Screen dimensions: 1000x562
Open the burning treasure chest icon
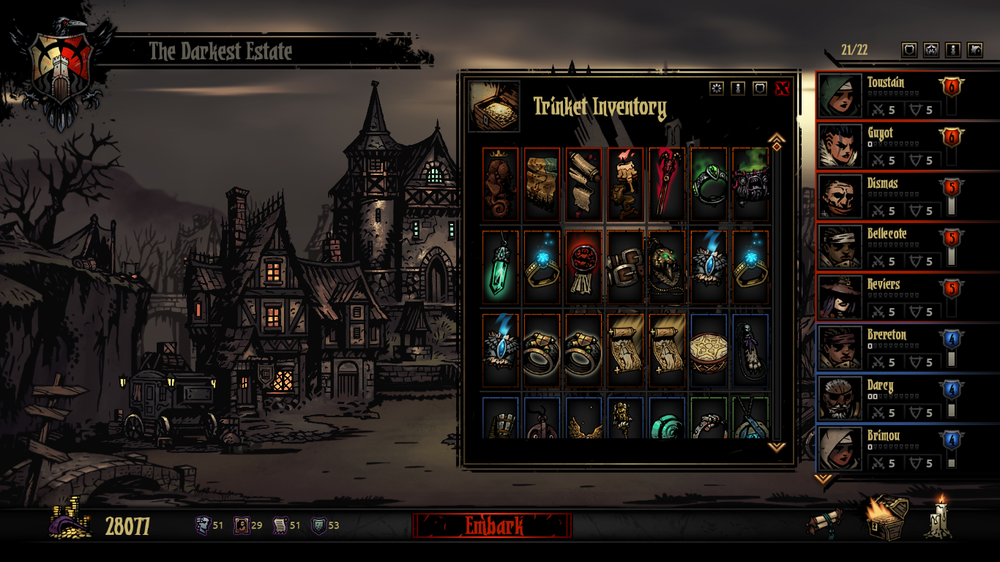click(x=887, y=517)
